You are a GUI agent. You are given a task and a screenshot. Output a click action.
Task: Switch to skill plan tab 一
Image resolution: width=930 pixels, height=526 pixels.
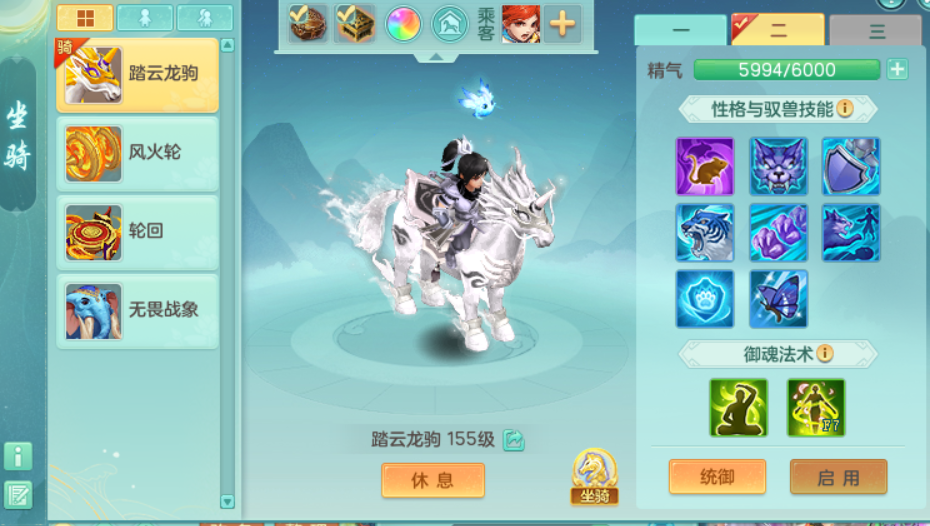point(680,31)
